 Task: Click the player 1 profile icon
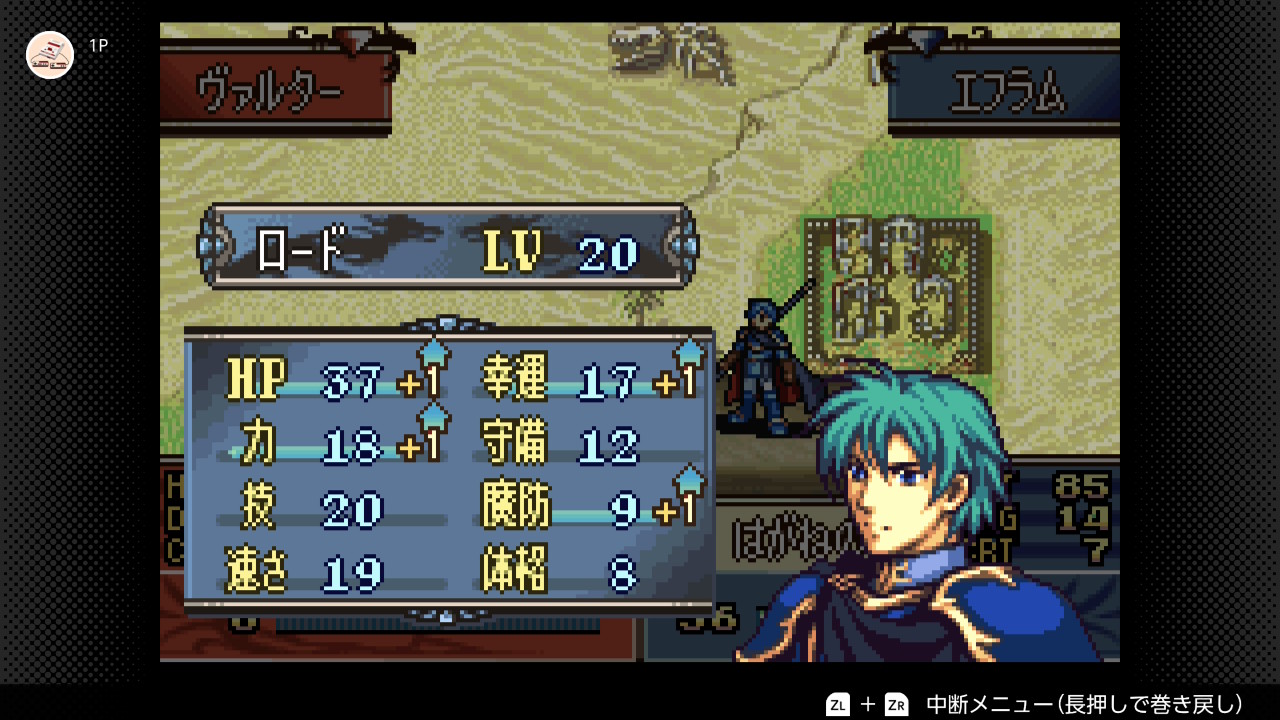click(x=50, y=55)
